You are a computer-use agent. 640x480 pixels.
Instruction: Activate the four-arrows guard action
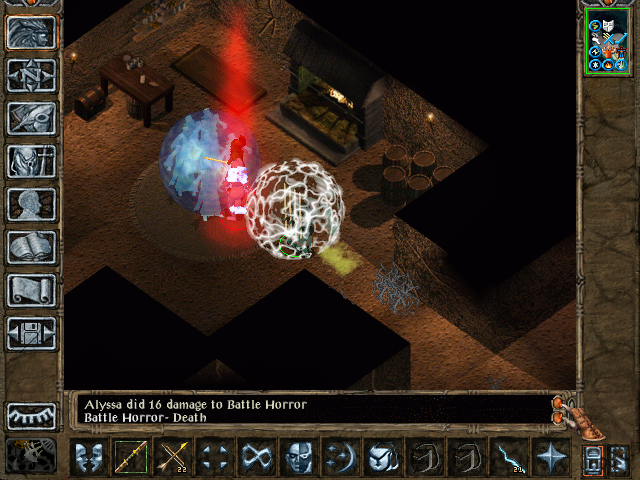point(216,458)
